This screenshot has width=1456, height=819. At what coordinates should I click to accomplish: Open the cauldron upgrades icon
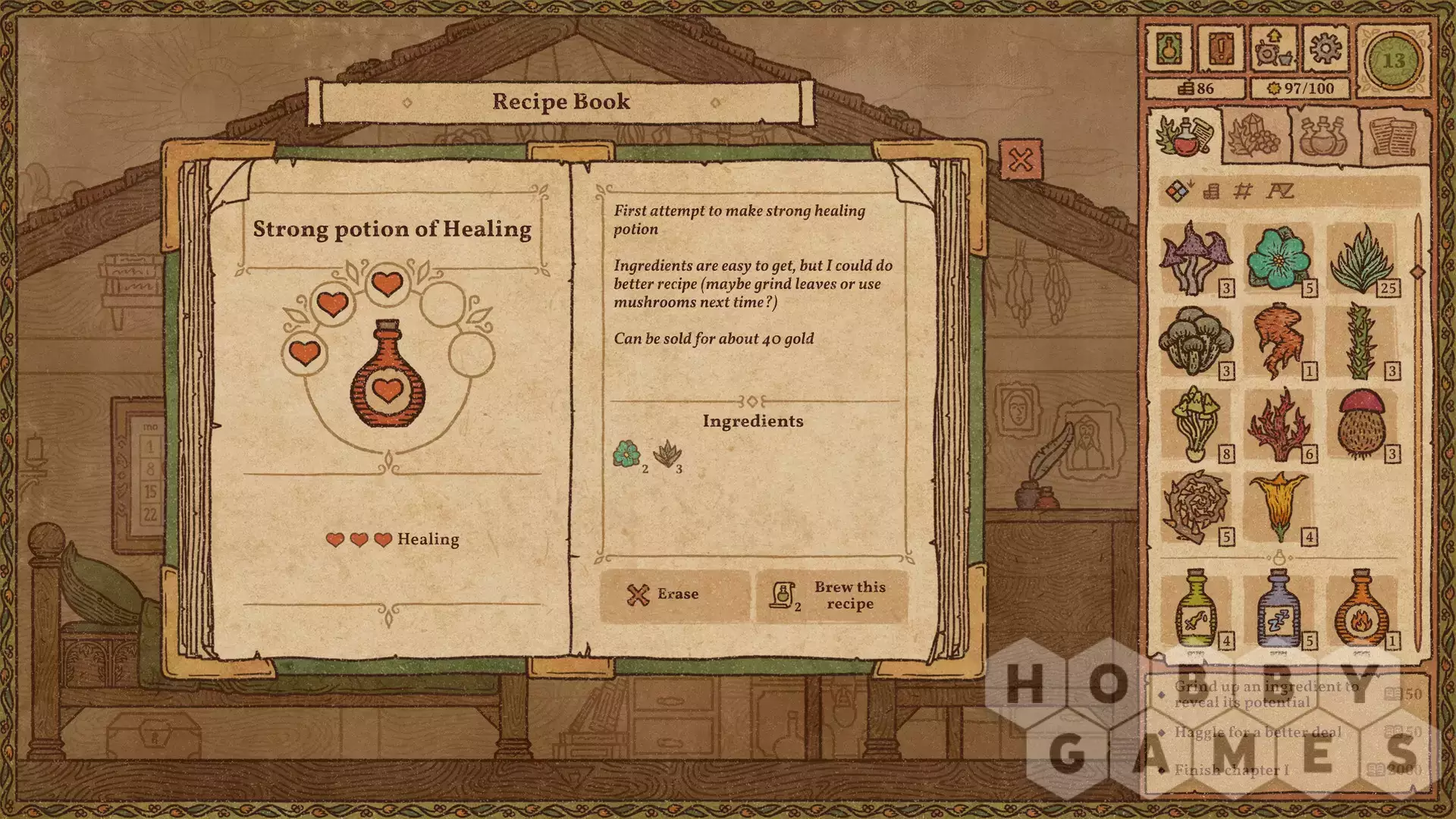pos(1272,49)
